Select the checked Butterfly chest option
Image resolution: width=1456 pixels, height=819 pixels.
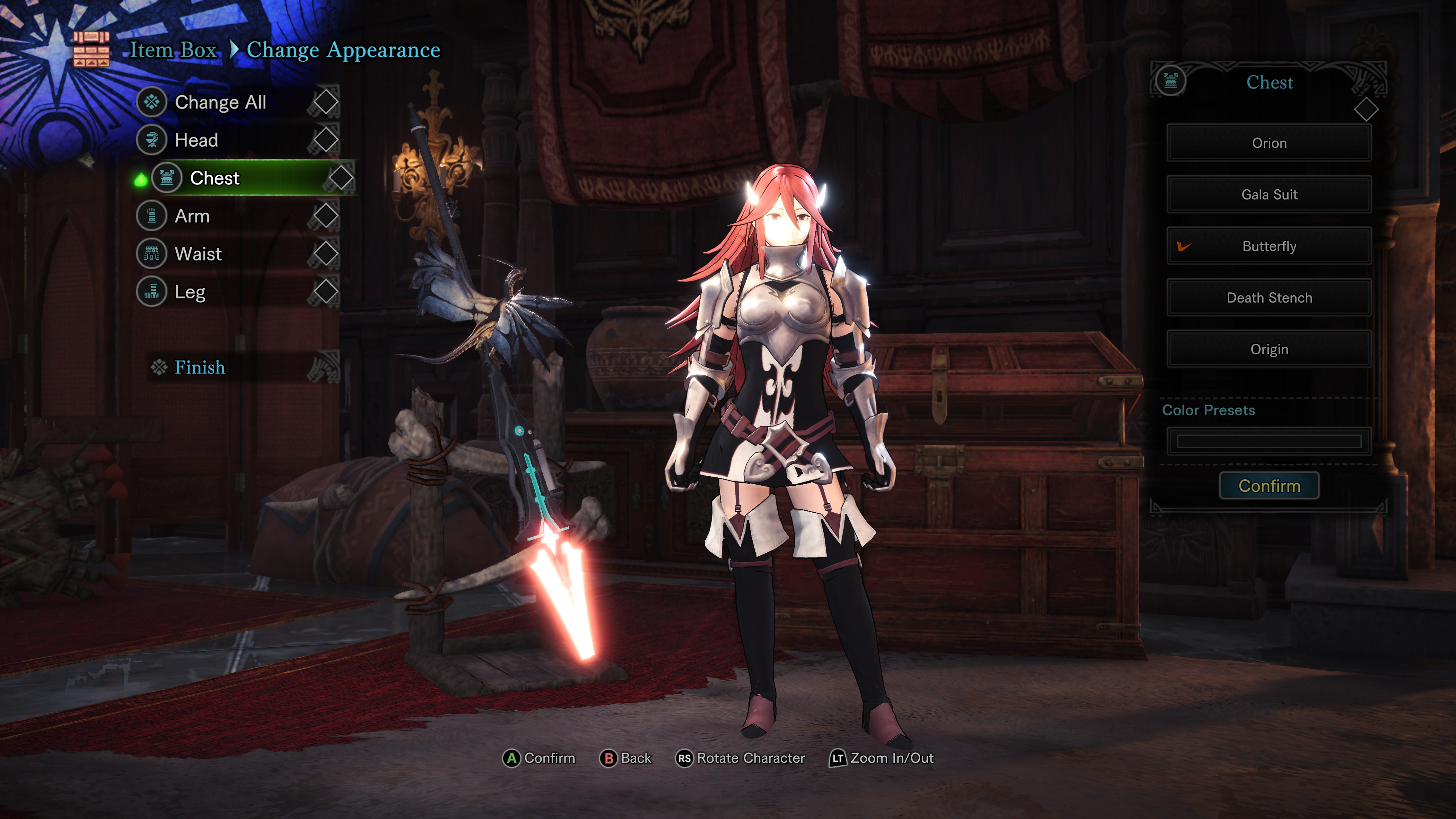[1269, 246]
